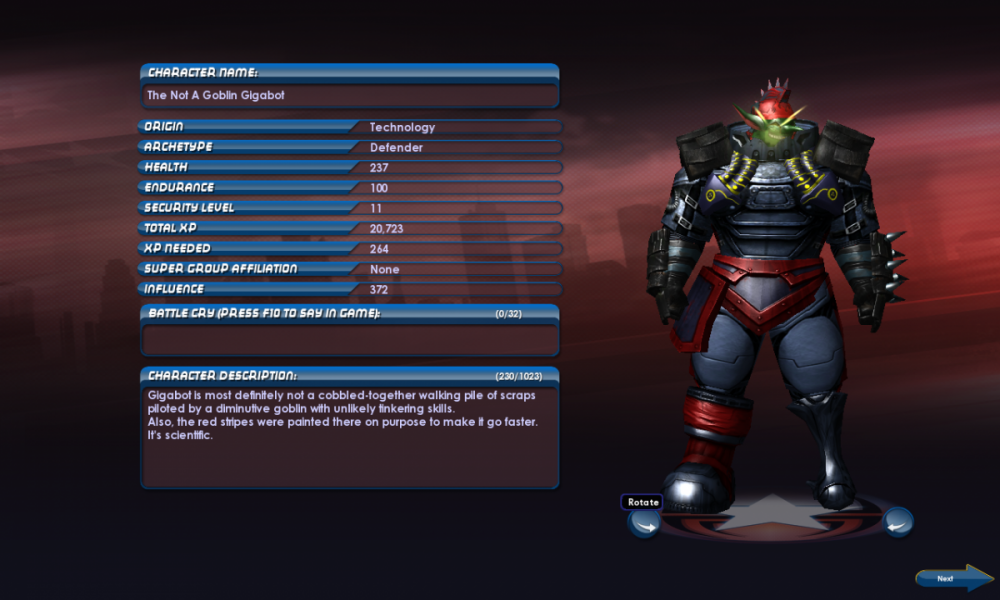Viewport: 1000px width, 600px height.
Task: Rotate character with the left arrow button
Action: [x=643, y=522]
